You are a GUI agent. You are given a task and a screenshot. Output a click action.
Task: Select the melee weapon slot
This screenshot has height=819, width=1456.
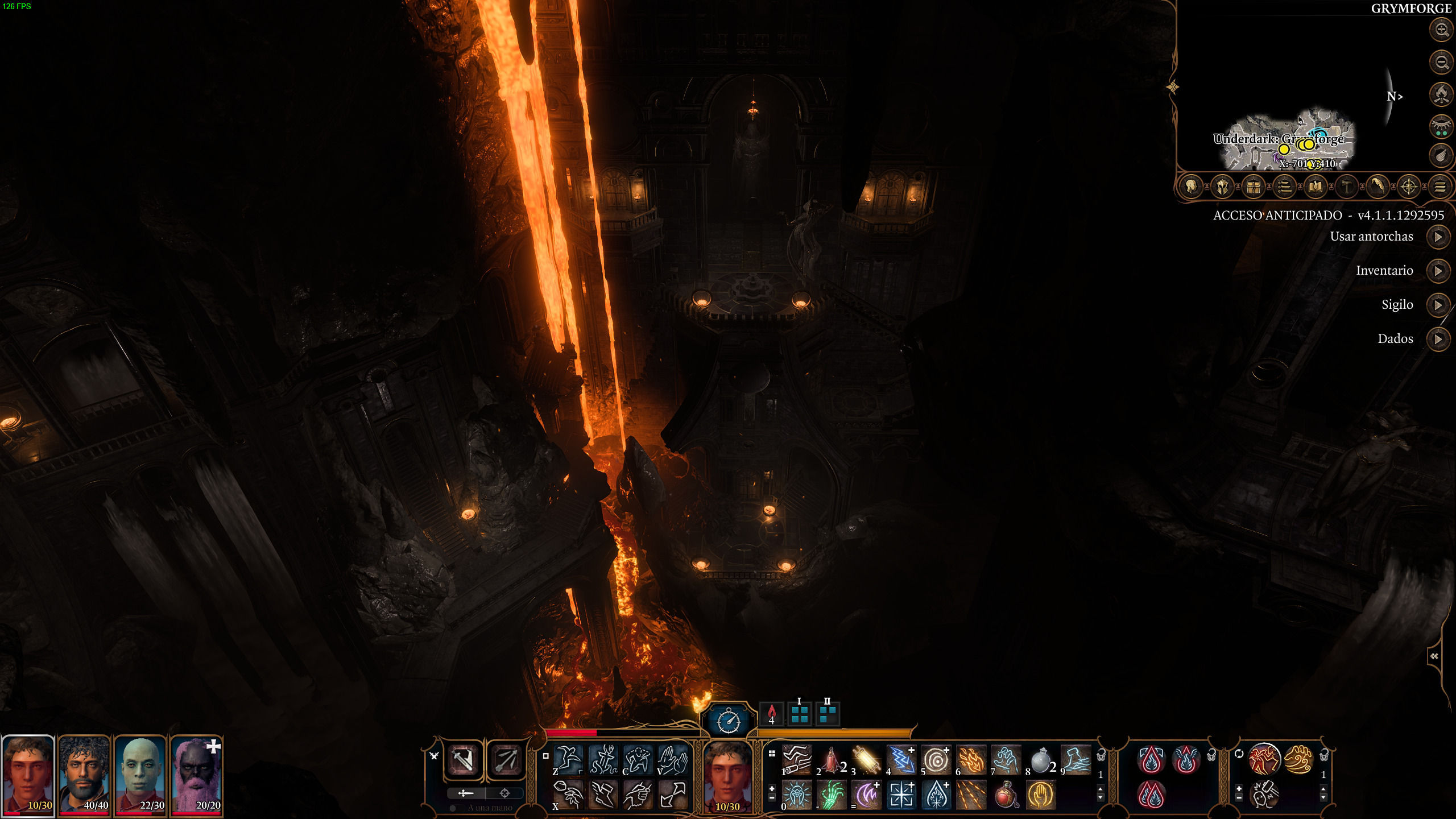coord(462,760)
